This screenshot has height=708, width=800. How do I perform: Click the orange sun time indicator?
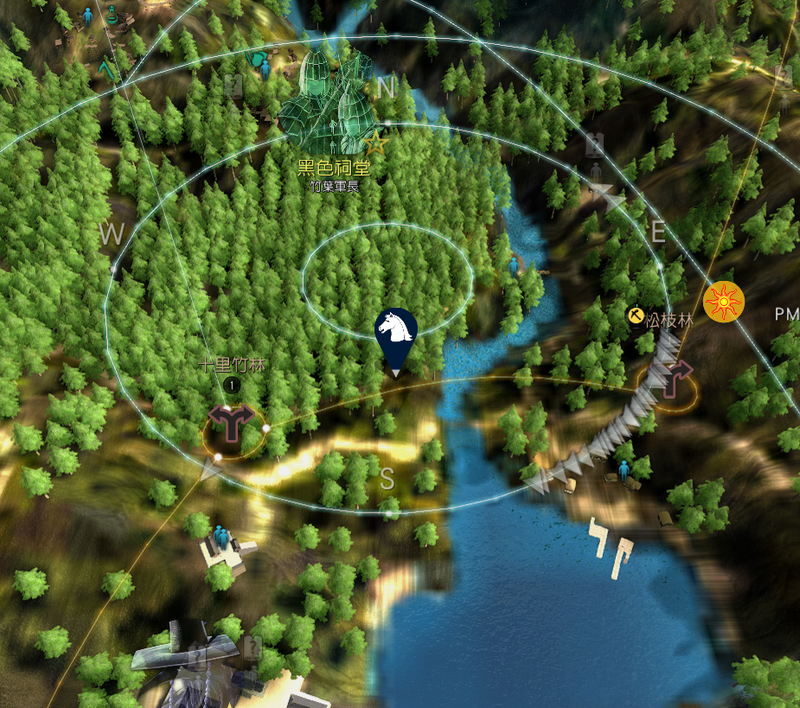click(x=723, y=301)
